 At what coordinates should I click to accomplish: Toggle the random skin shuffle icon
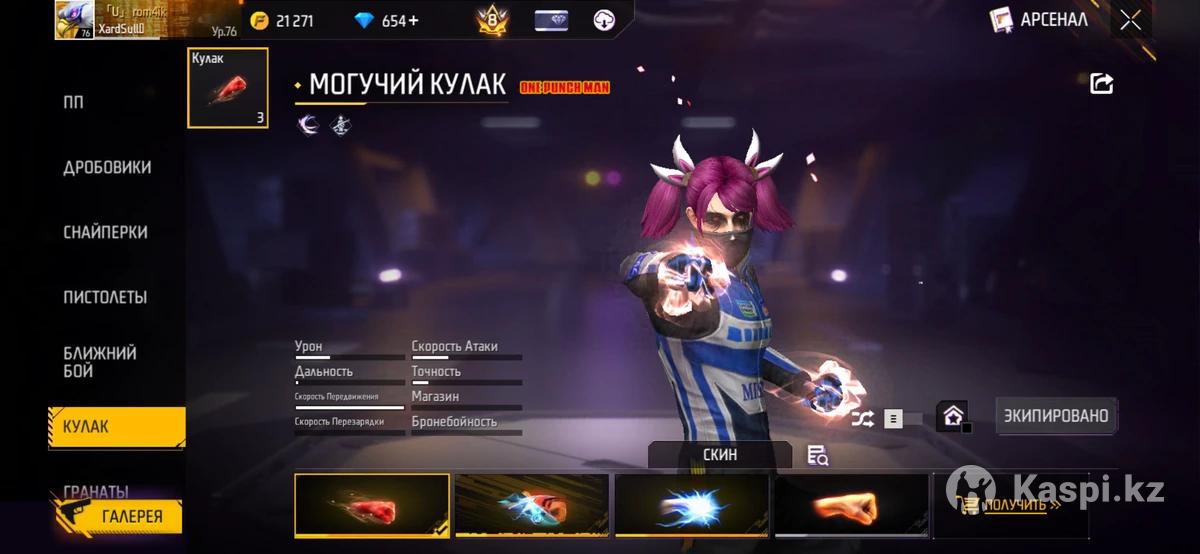point(862,419)
